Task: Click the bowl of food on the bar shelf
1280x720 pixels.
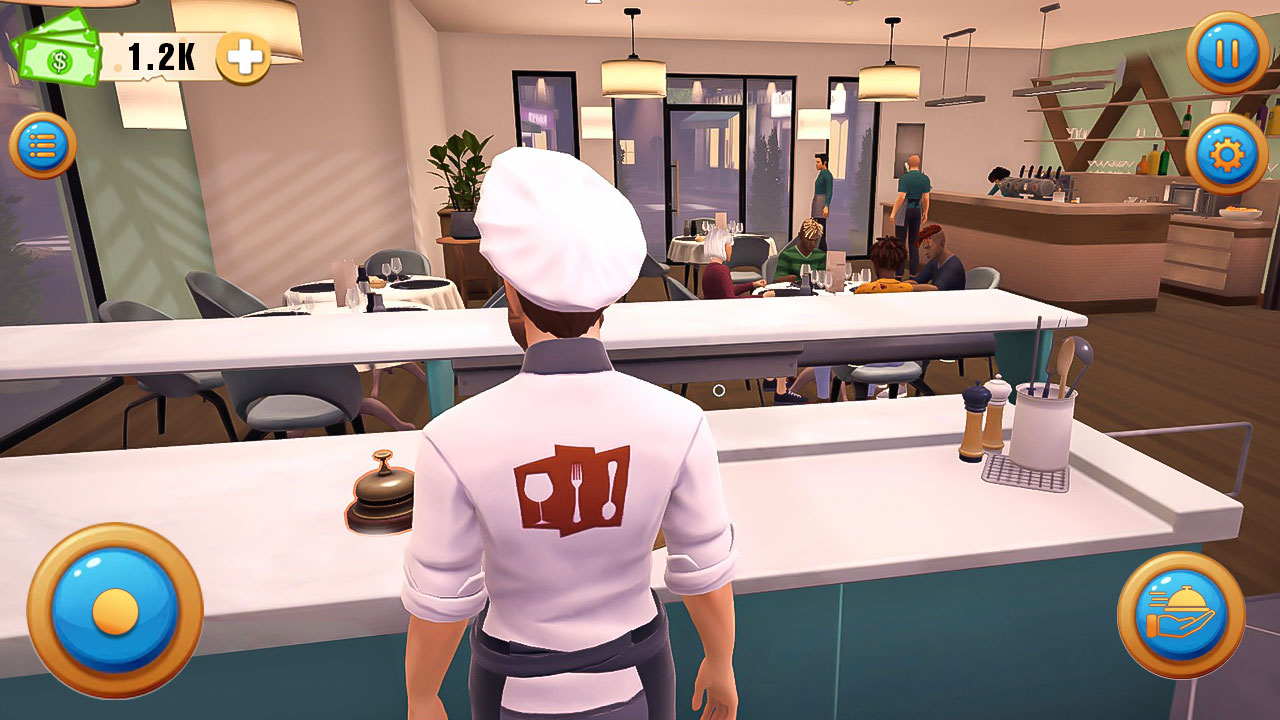Action: point(1240,213)
